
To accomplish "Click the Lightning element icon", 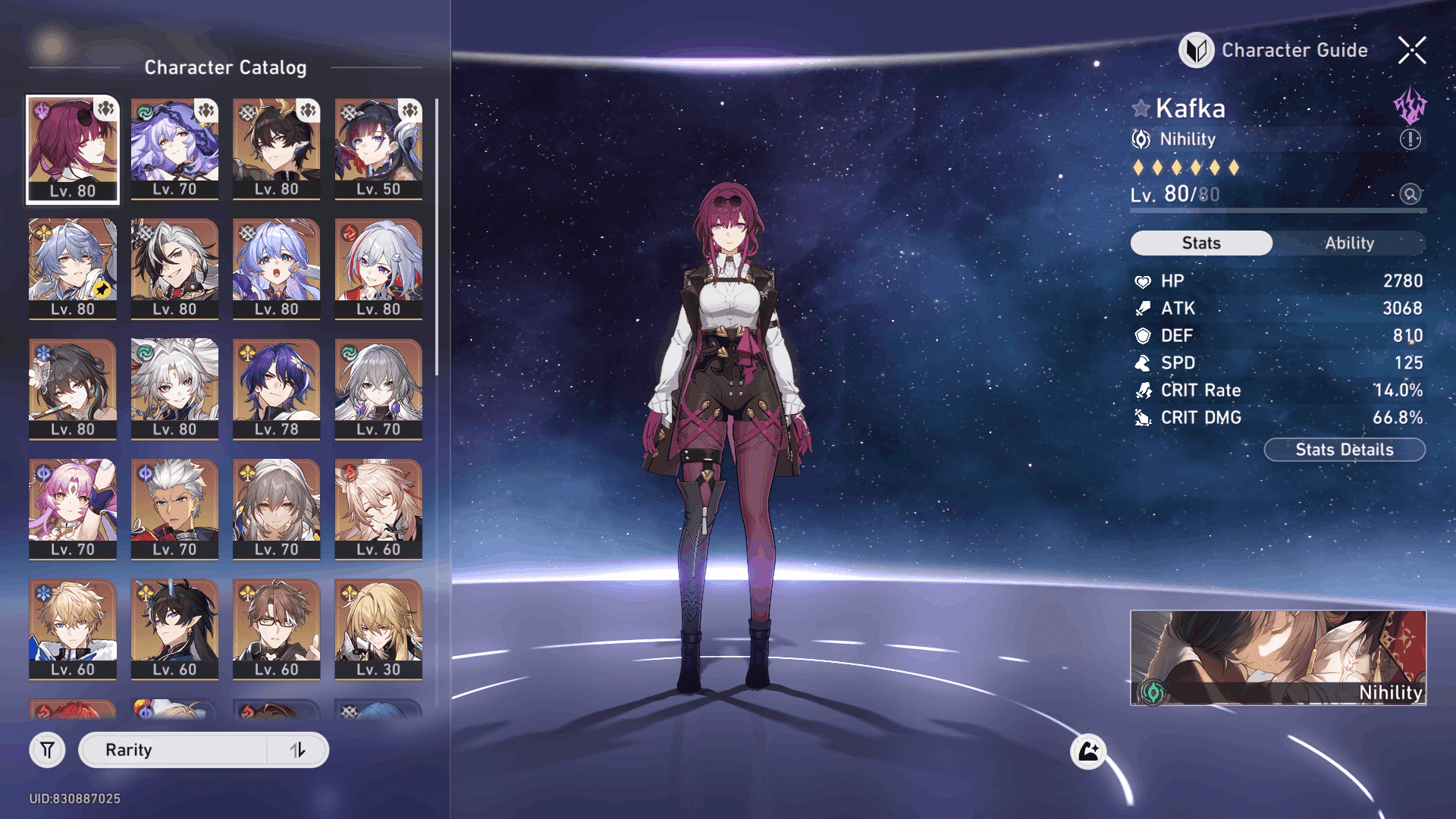I will (1410, 106).
